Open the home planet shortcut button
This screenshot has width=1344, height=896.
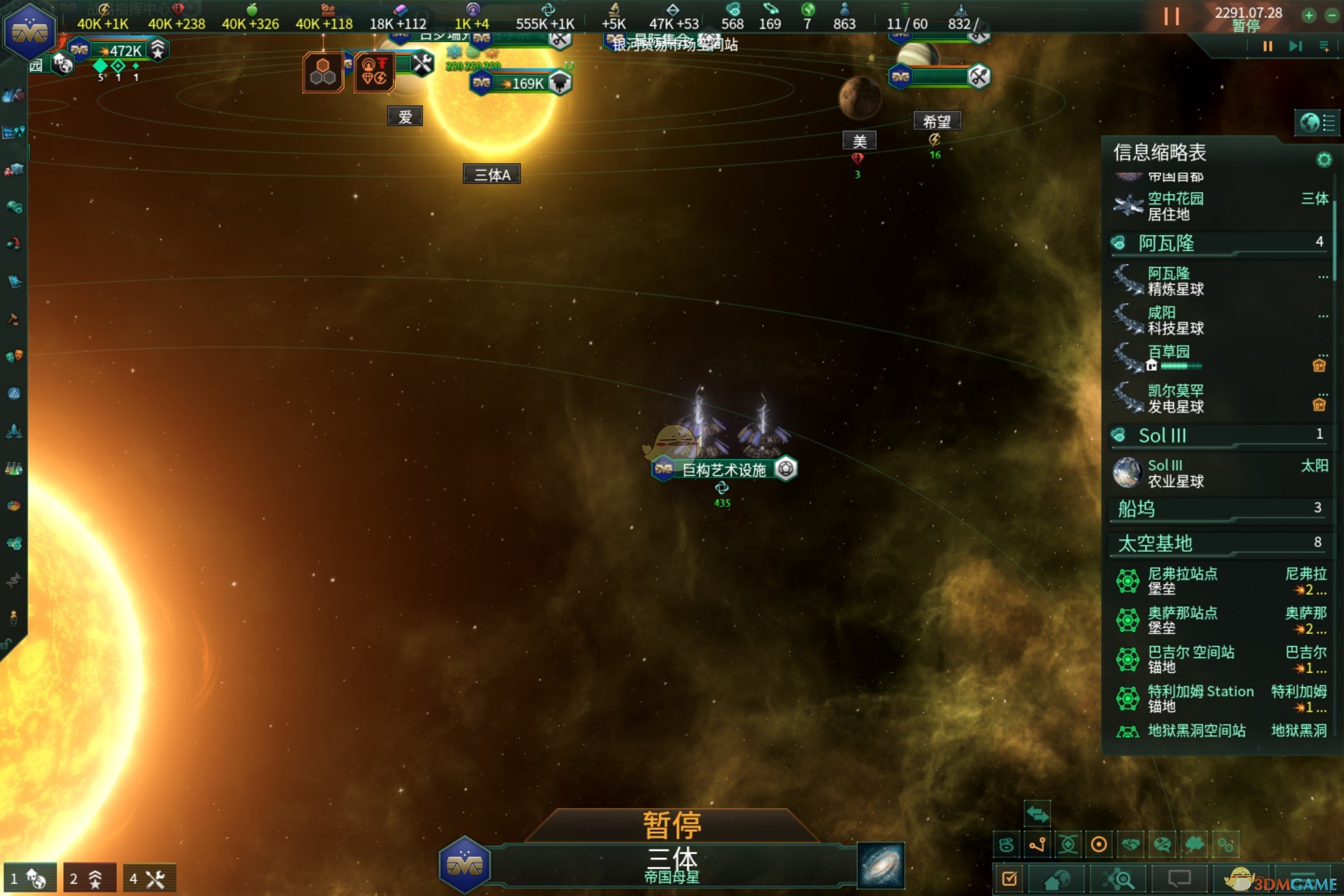coord(1056,879)
